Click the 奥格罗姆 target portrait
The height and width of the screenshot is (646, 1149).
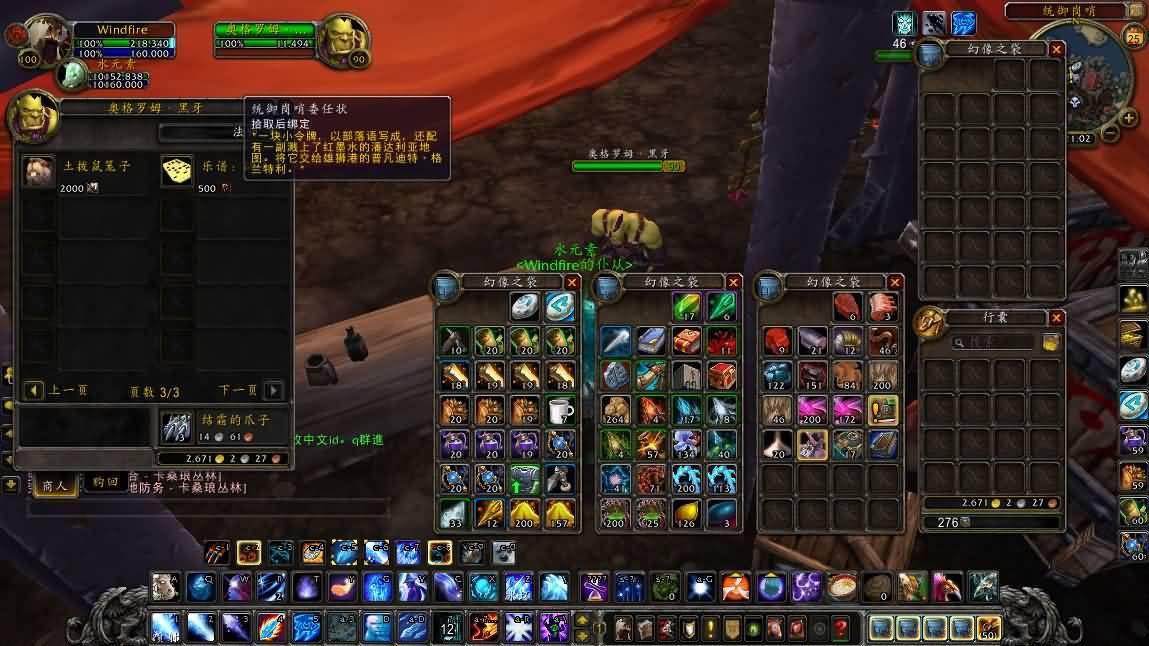click(346, 40)
